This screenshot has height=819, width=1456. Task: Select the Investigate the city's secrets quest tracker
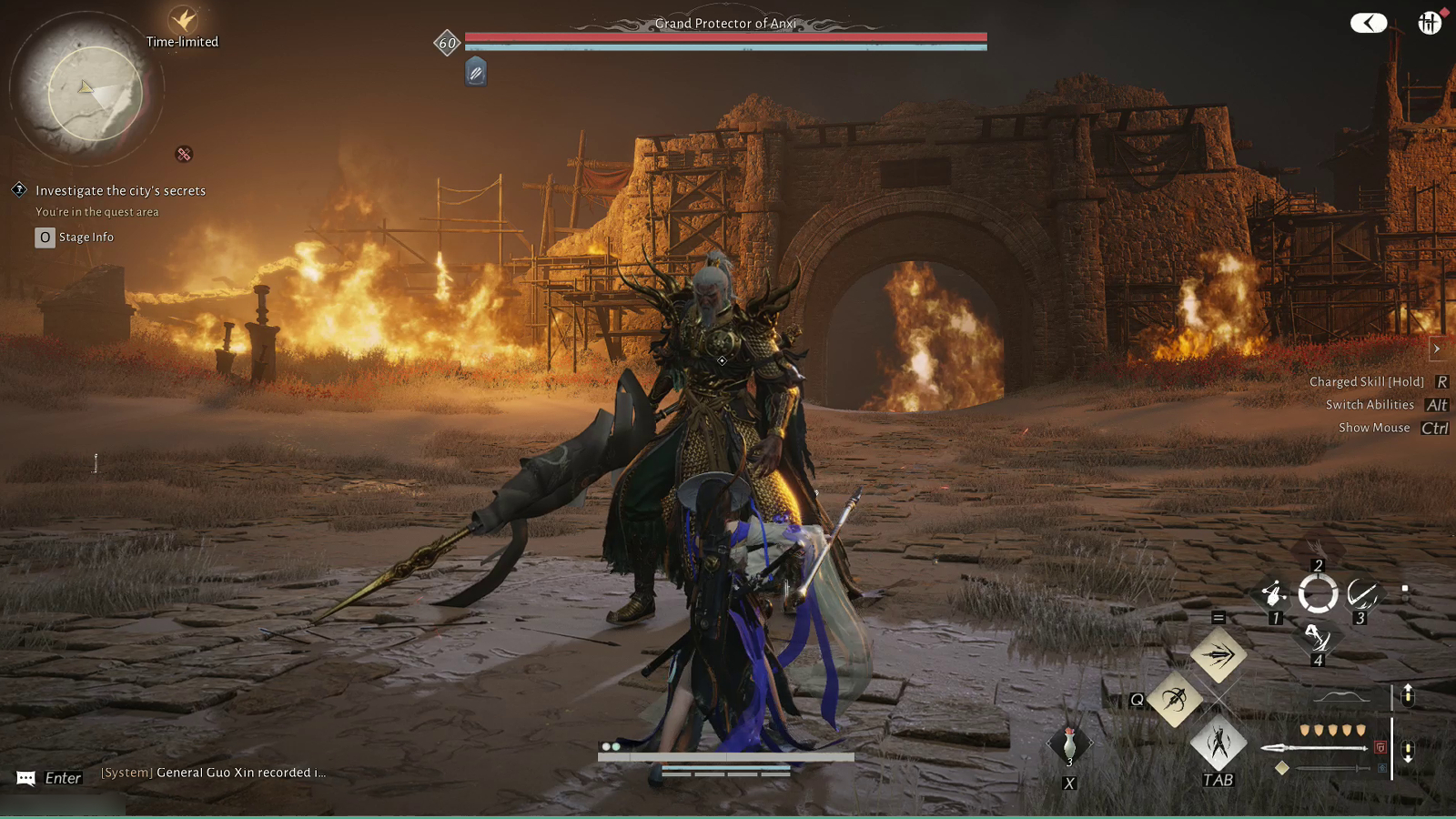pos(120,190)
